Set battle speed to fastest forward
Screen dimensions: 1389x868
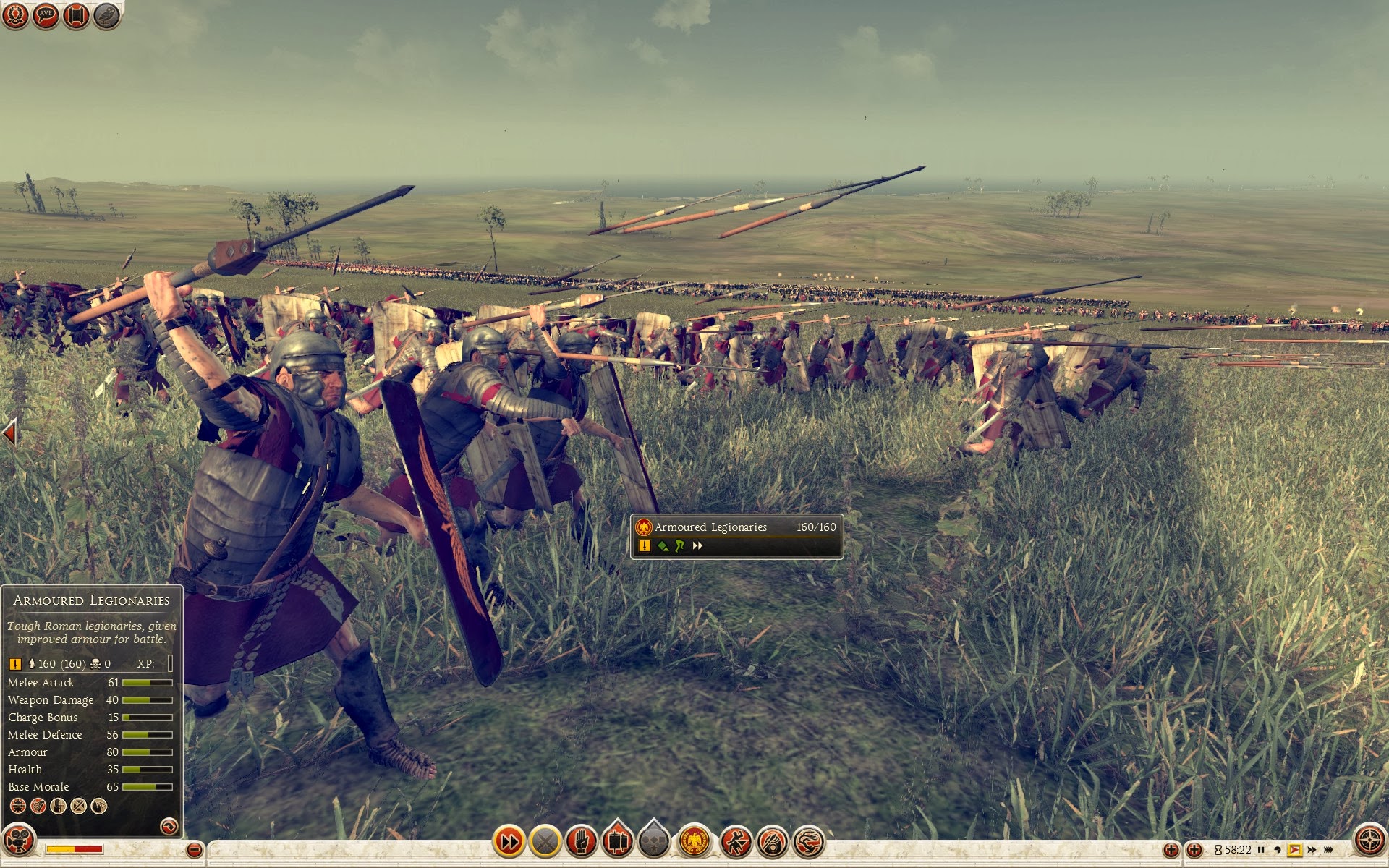(1328, 850)
